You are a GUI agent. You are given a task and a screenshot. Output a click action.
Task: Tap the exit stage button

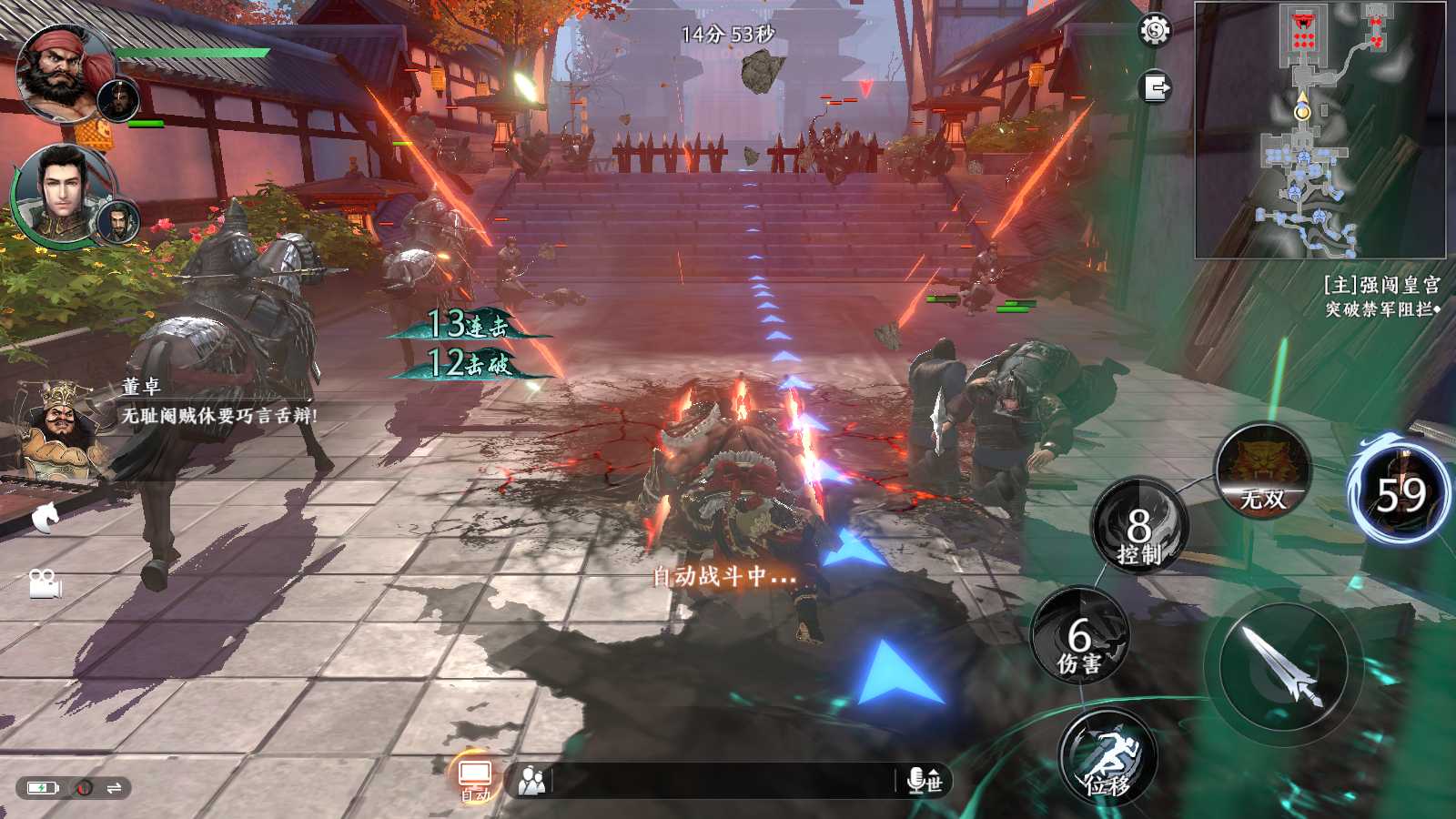point(1156,88)
